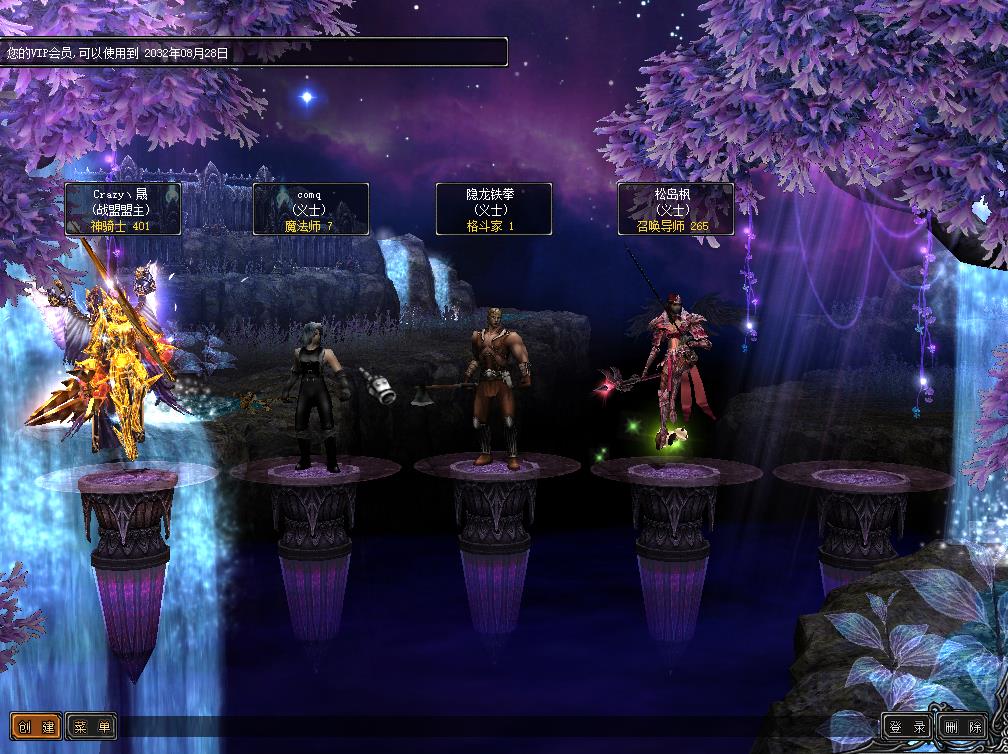
Task: Click the 登录 (Login) button
Action: point(907,727)
